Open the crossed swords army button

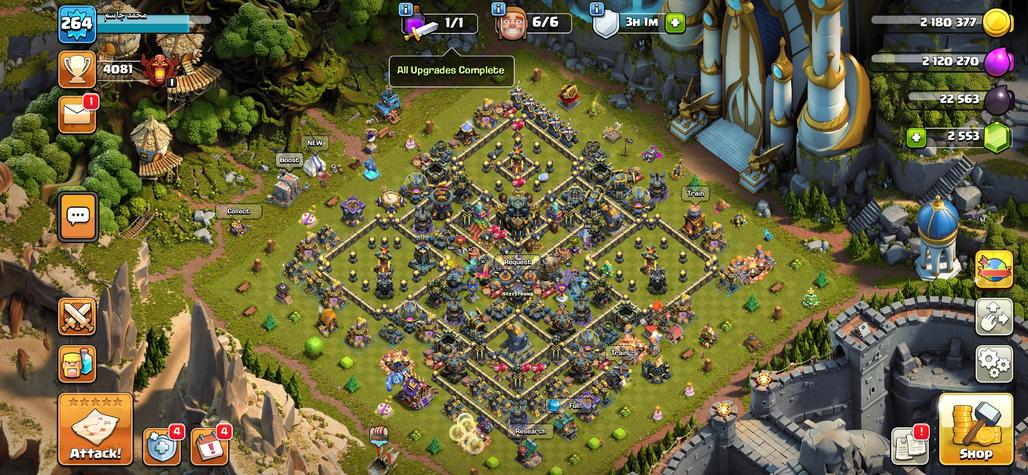(77, 317)
